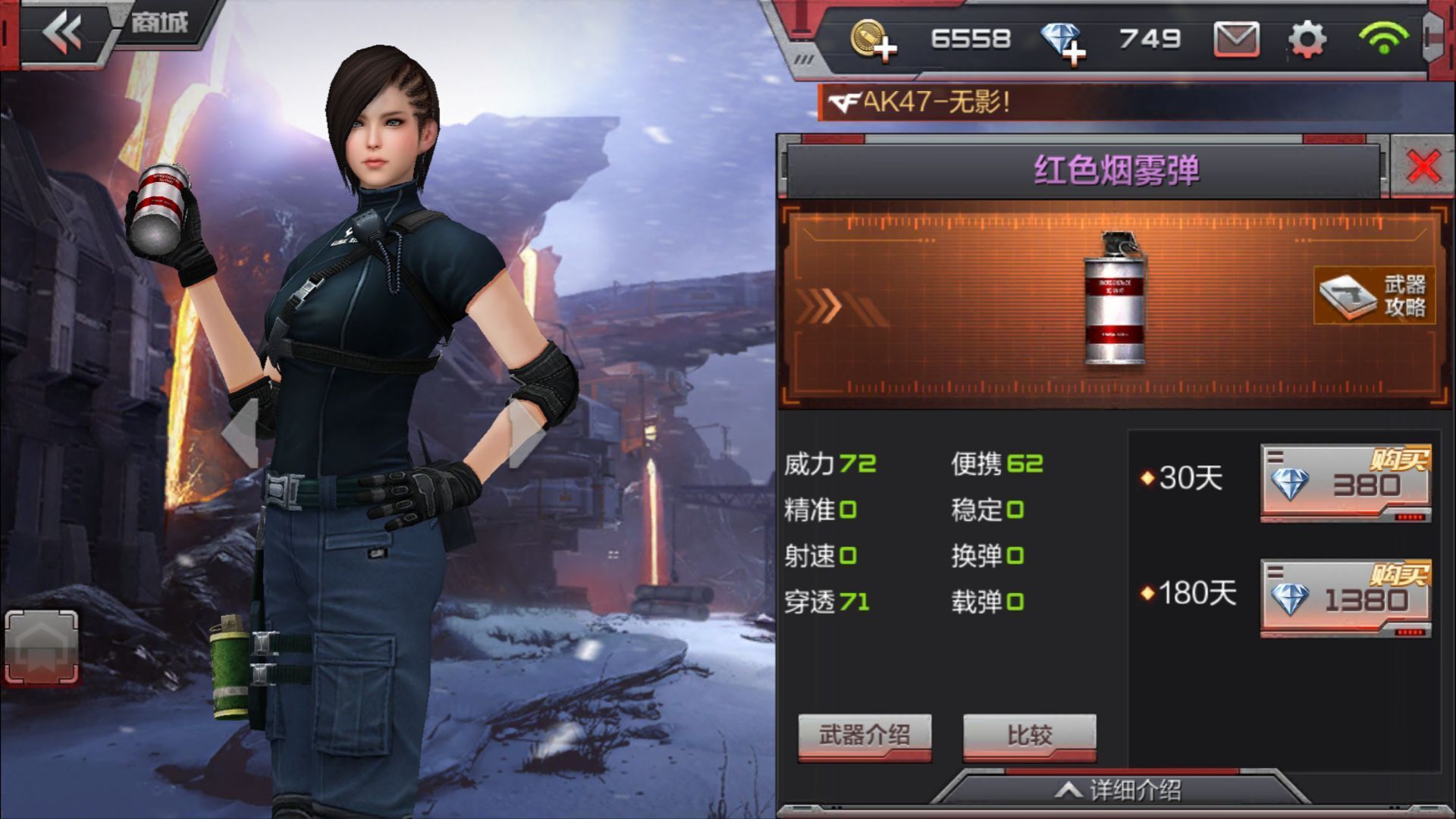Expand the detailed introduction (详细介绍)
Image resolution: width=1456 pixels, height=819 pixels.
coord(1119,790)
